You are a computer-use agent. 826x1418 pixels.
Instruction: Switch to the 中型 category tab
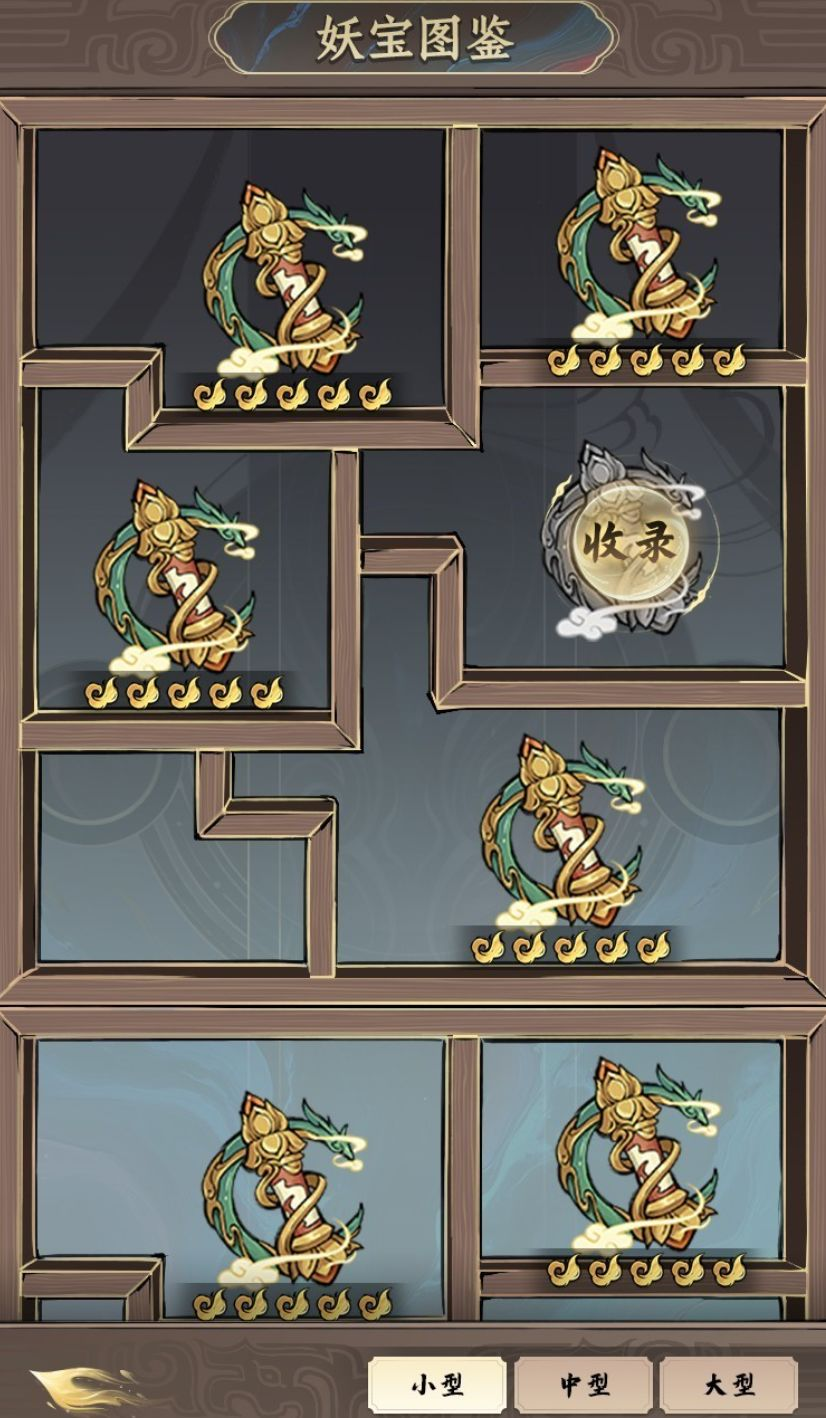click(584, 1385)
